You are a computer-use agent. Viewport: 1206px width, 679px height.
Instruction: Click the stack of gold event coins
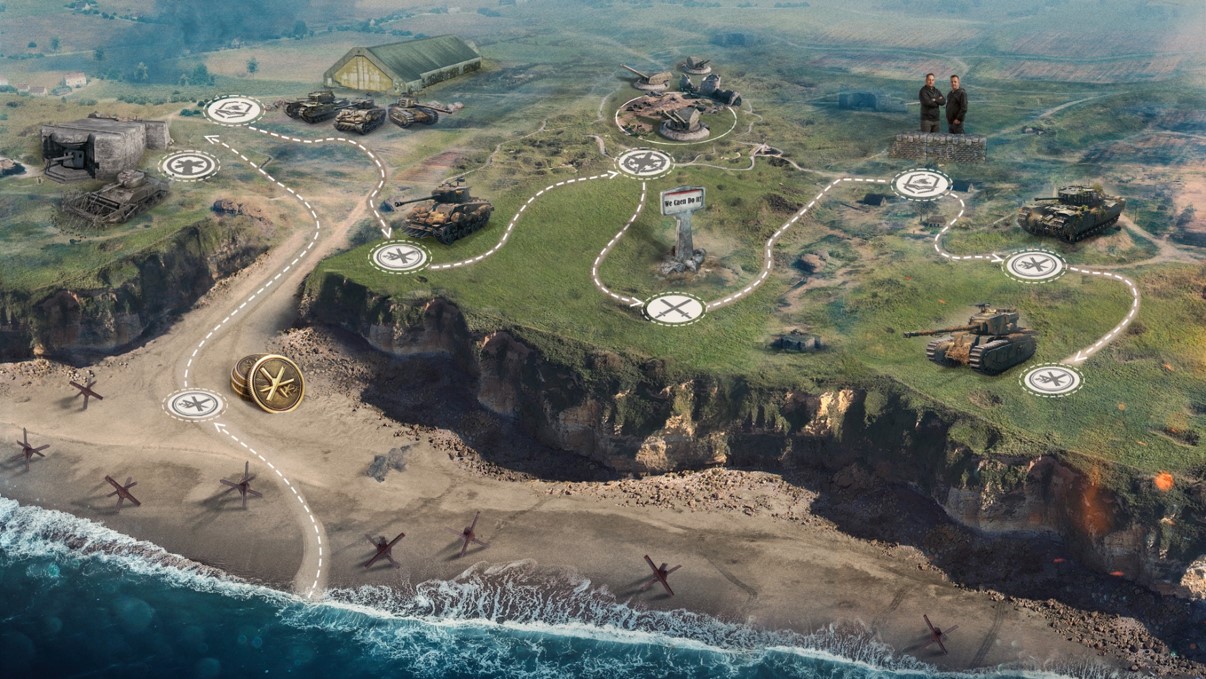point(269,382)
